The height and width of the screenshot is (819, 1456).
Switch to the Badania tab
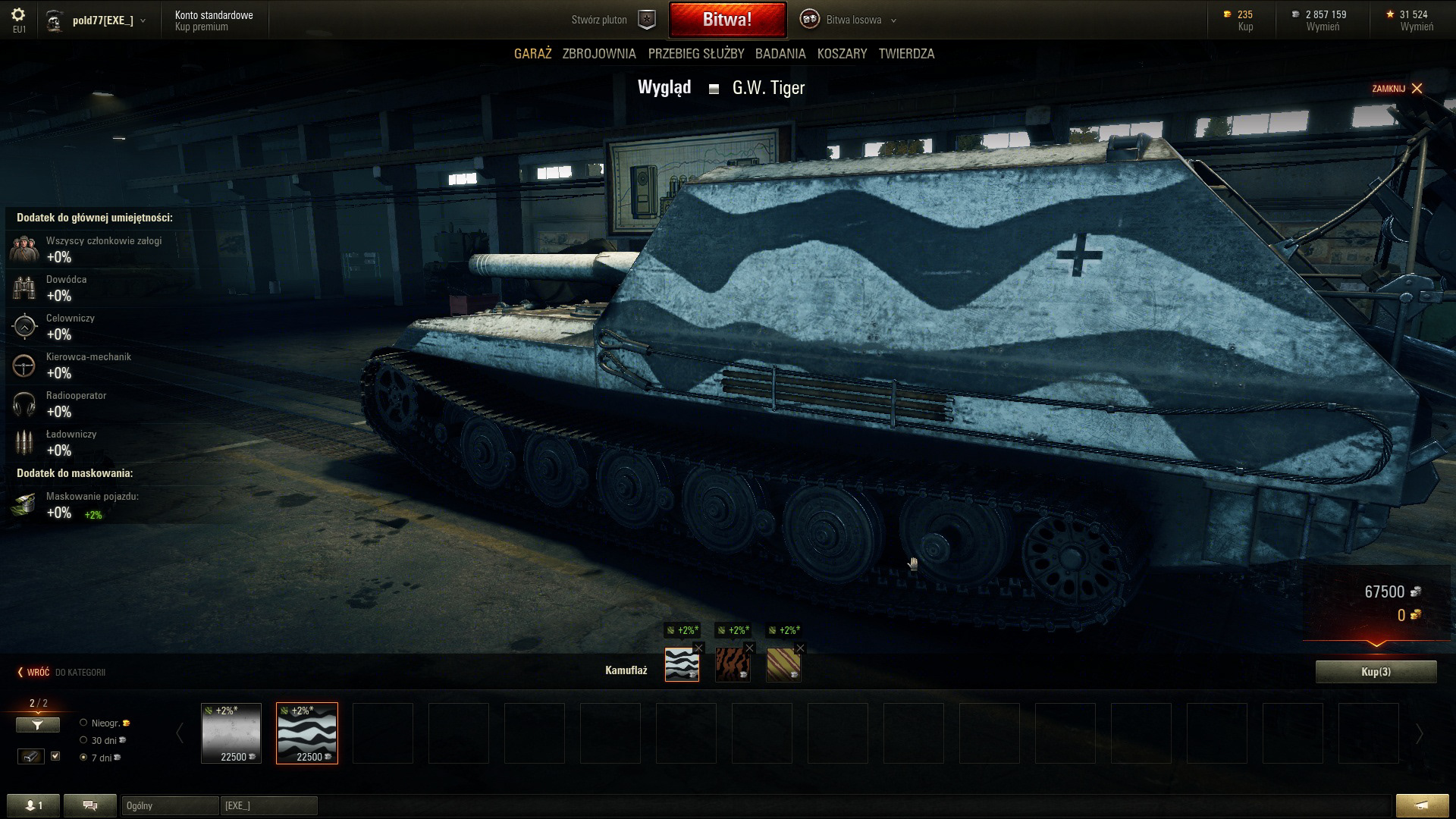click(780, 54)
